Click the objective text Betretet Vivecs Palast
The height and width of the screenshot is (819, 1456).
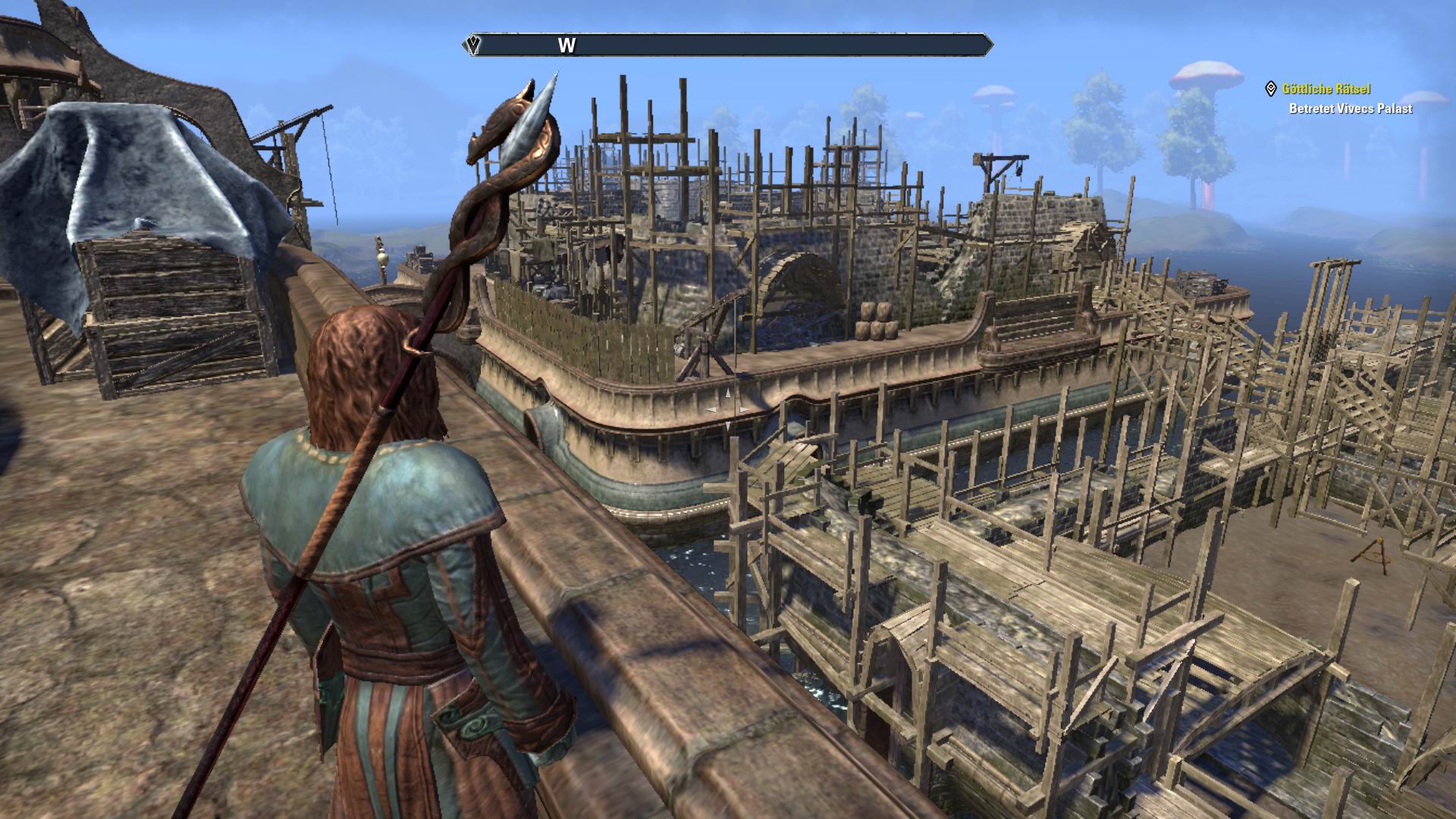coord(1351,108)
